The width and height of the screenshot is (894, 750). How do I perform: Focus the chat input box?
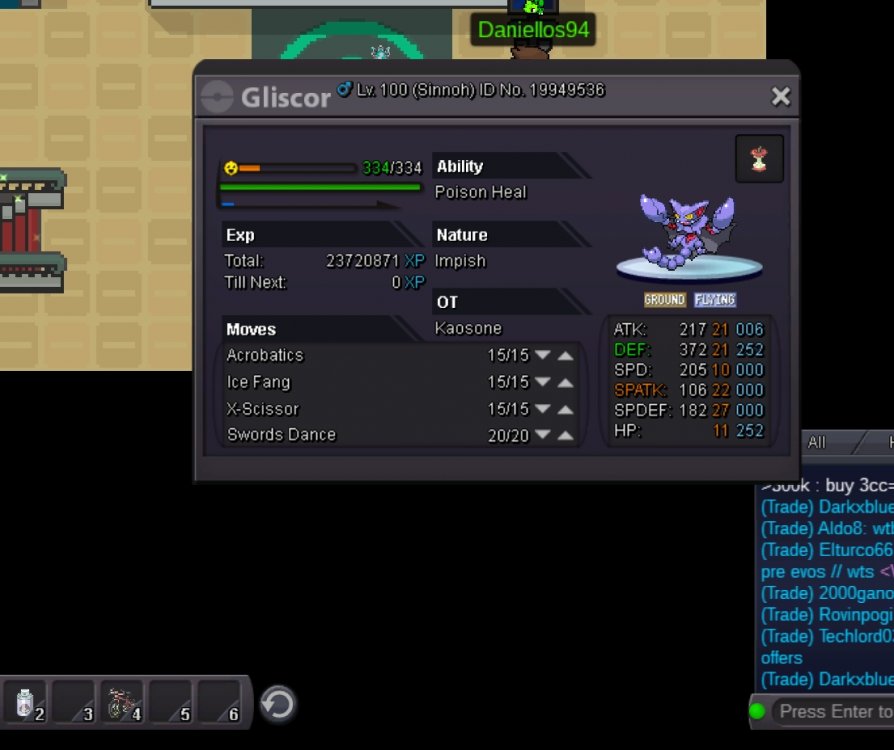point(835,711)
